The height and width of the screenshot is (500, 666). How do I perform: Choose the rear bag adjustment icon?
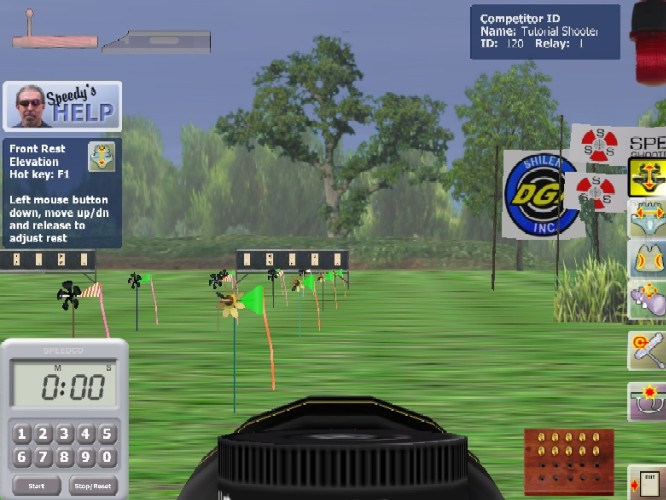tap(646, 259)
